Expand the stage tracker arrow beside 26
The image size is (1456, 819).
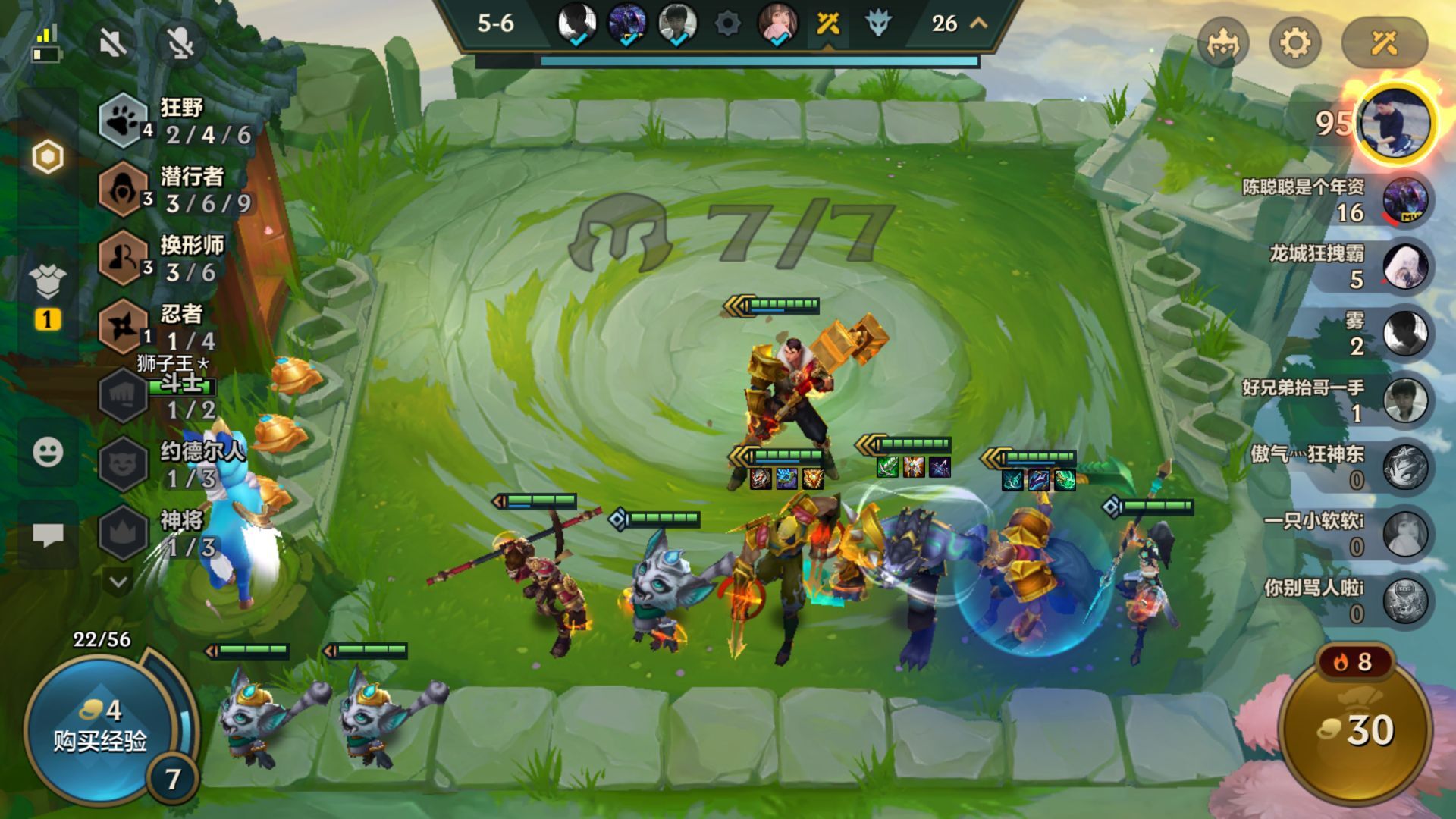[x=979, y=24]
